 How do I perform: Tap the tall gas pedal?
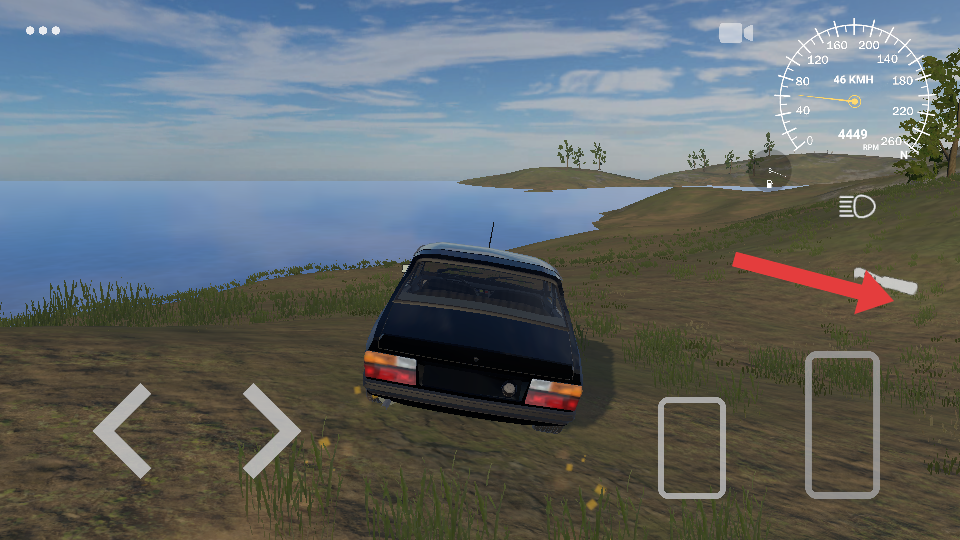(842, 424)
